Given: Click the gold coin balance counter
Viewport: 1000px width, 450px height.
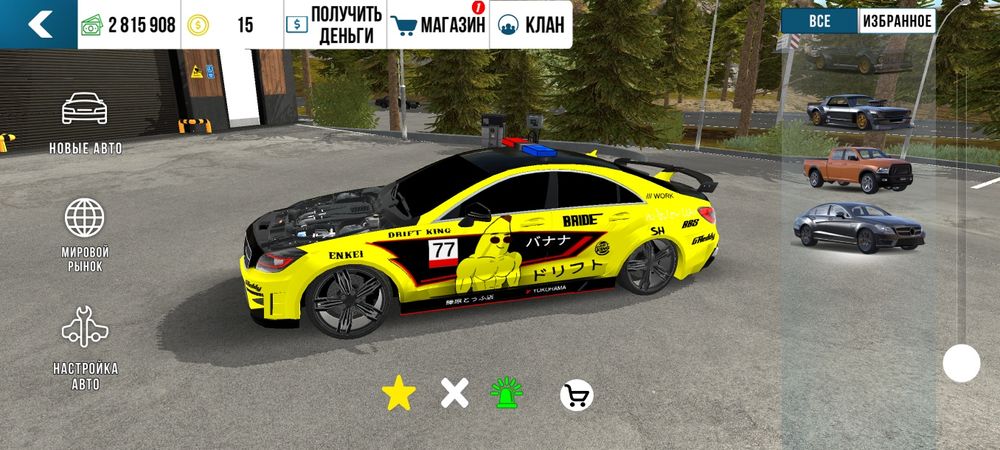Looking at the screenshot, I should pos(232,25).
